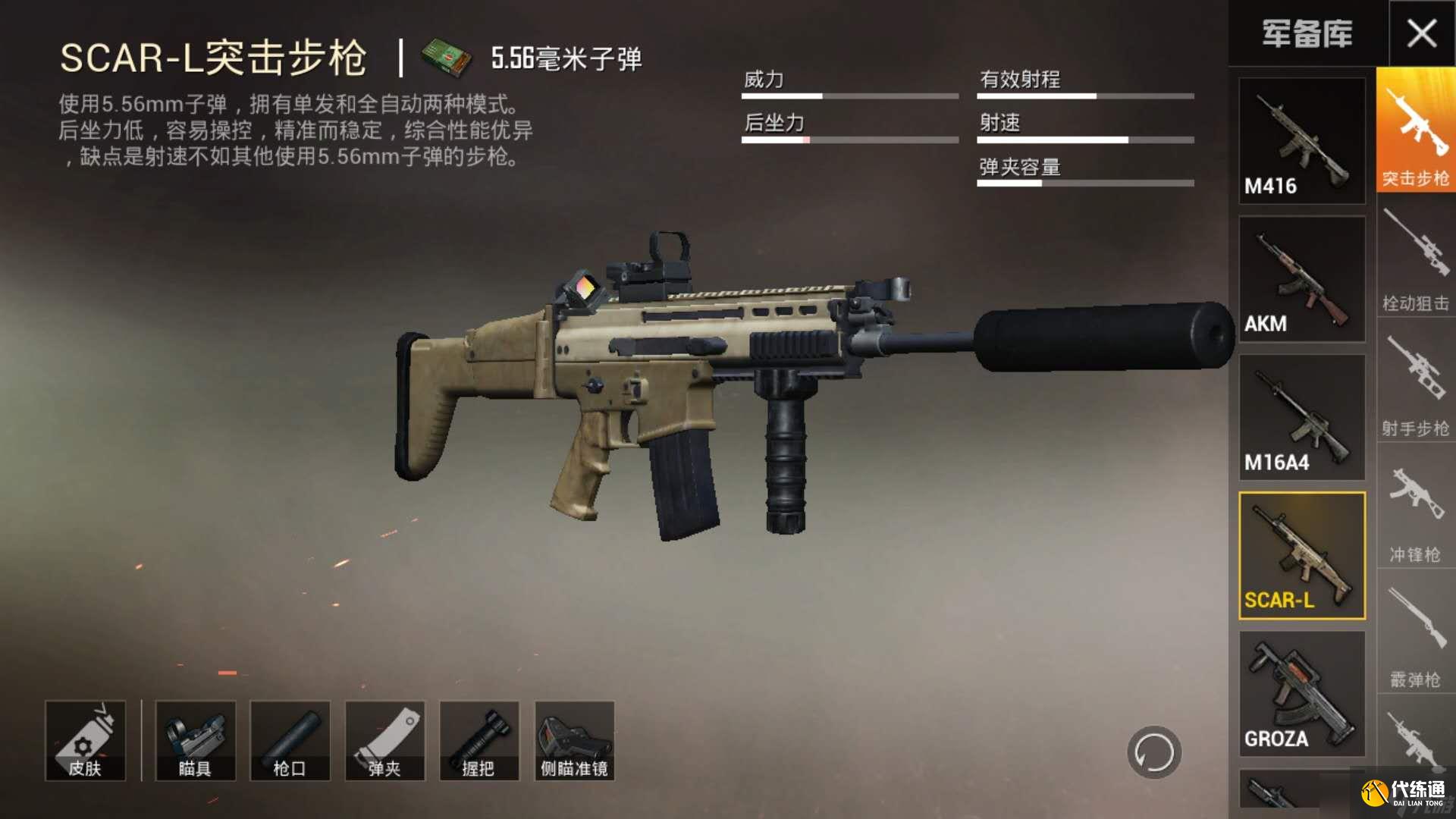The width and height of the screenshot is (1456, 819).
Task: Click the 5.56 millimeter ammo icon
Action: click(x=447, y=58)
